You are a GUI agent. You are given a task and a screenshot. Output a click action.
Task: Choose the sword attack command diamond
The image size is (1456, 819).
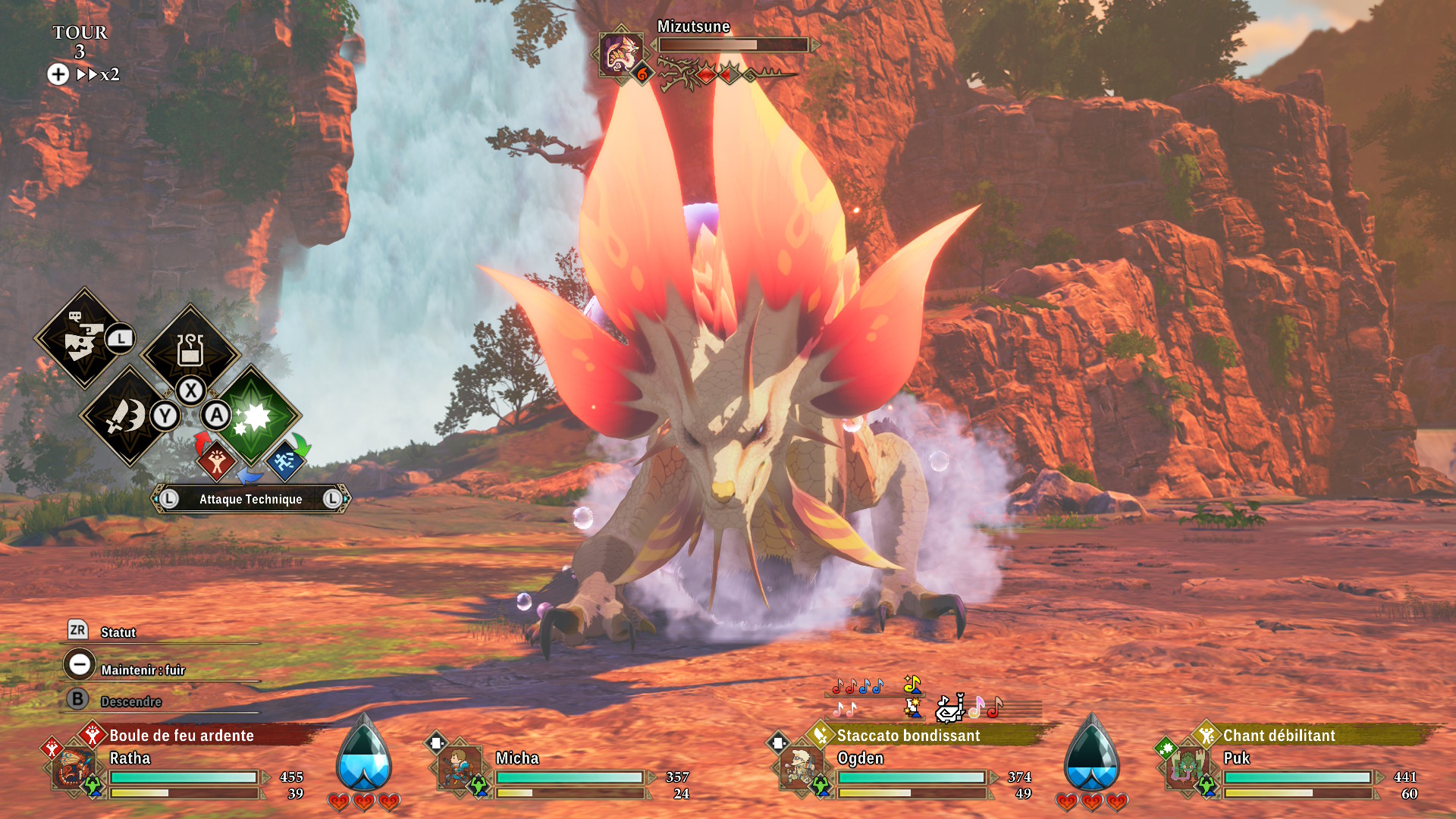tap(126, 416)
